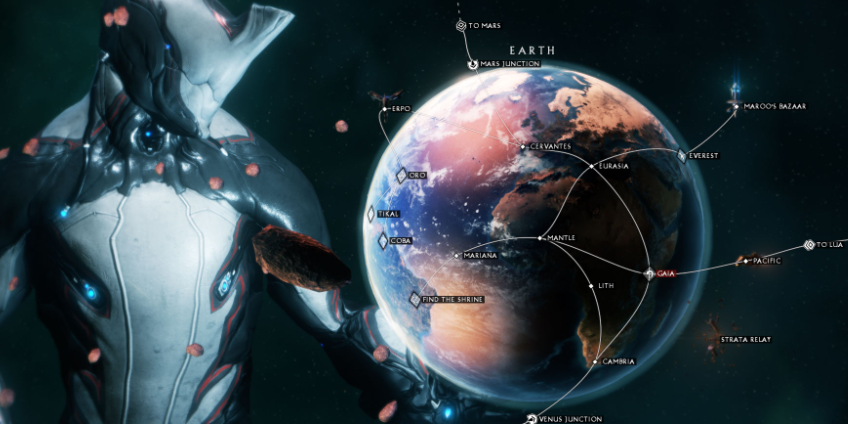Screen dimensions: 848x424
Task: Select the Oro mission node
Action: (401, 176)
